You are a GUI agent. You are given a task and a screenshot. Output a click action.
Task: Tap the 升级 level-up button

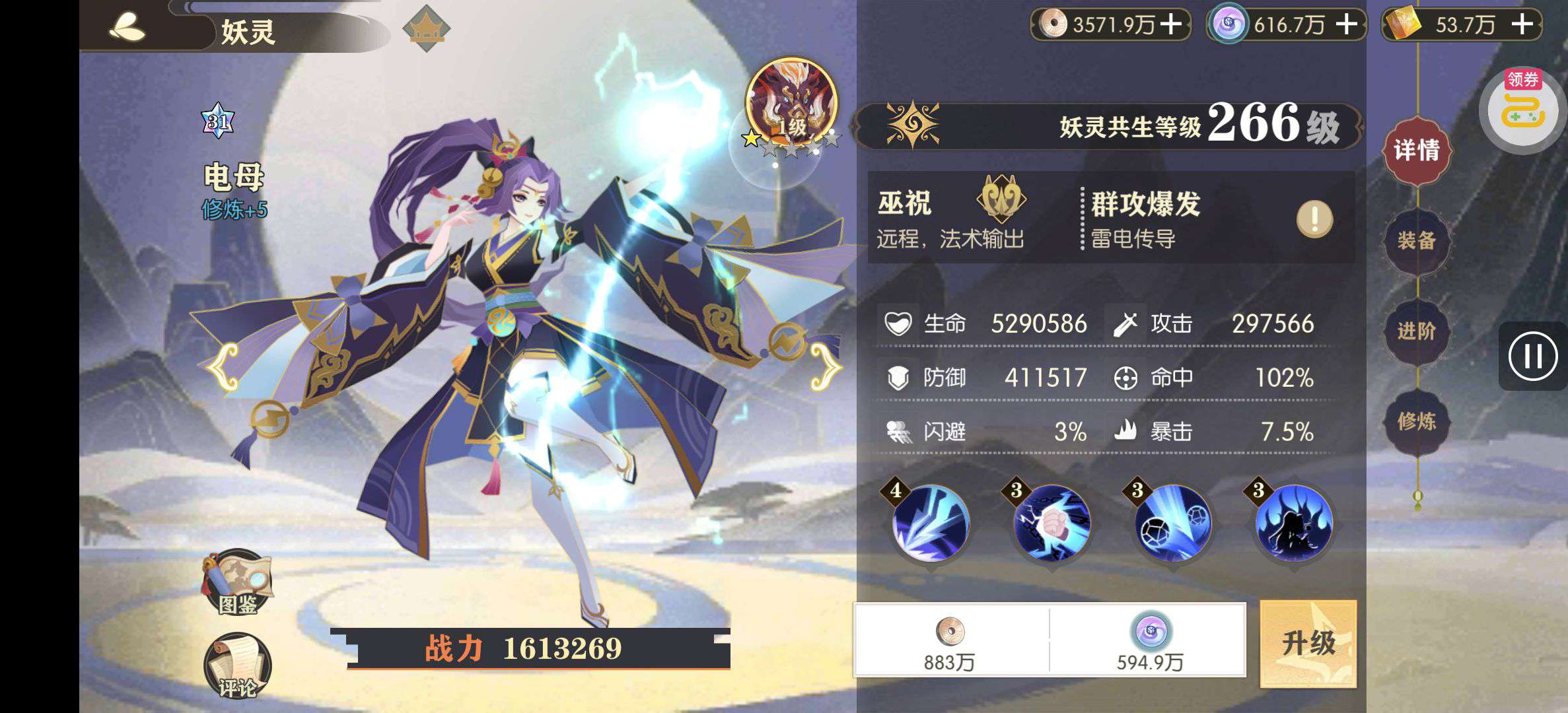pos(1308,643)
